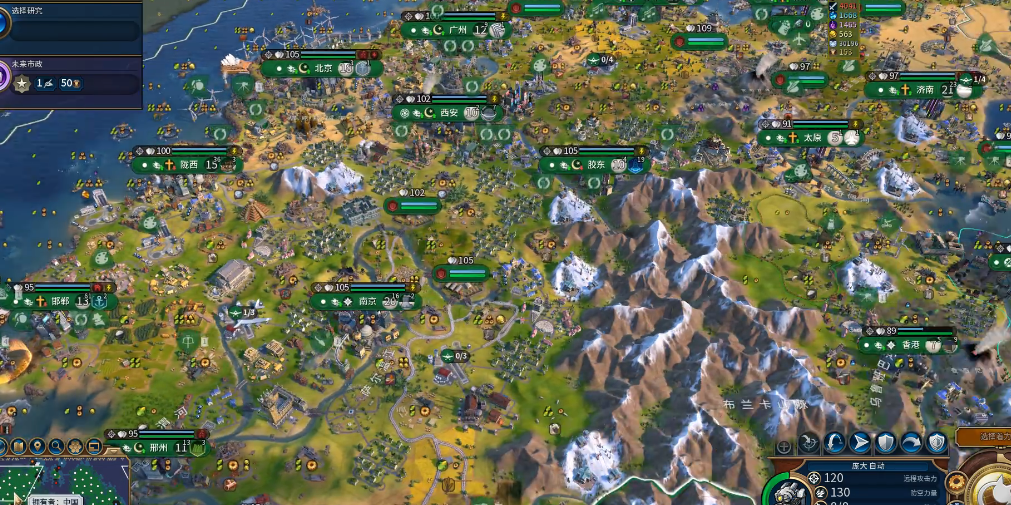Select the 南京 city banner
The height and width of the screenshot is (505, 1011).
pos(366,301)
